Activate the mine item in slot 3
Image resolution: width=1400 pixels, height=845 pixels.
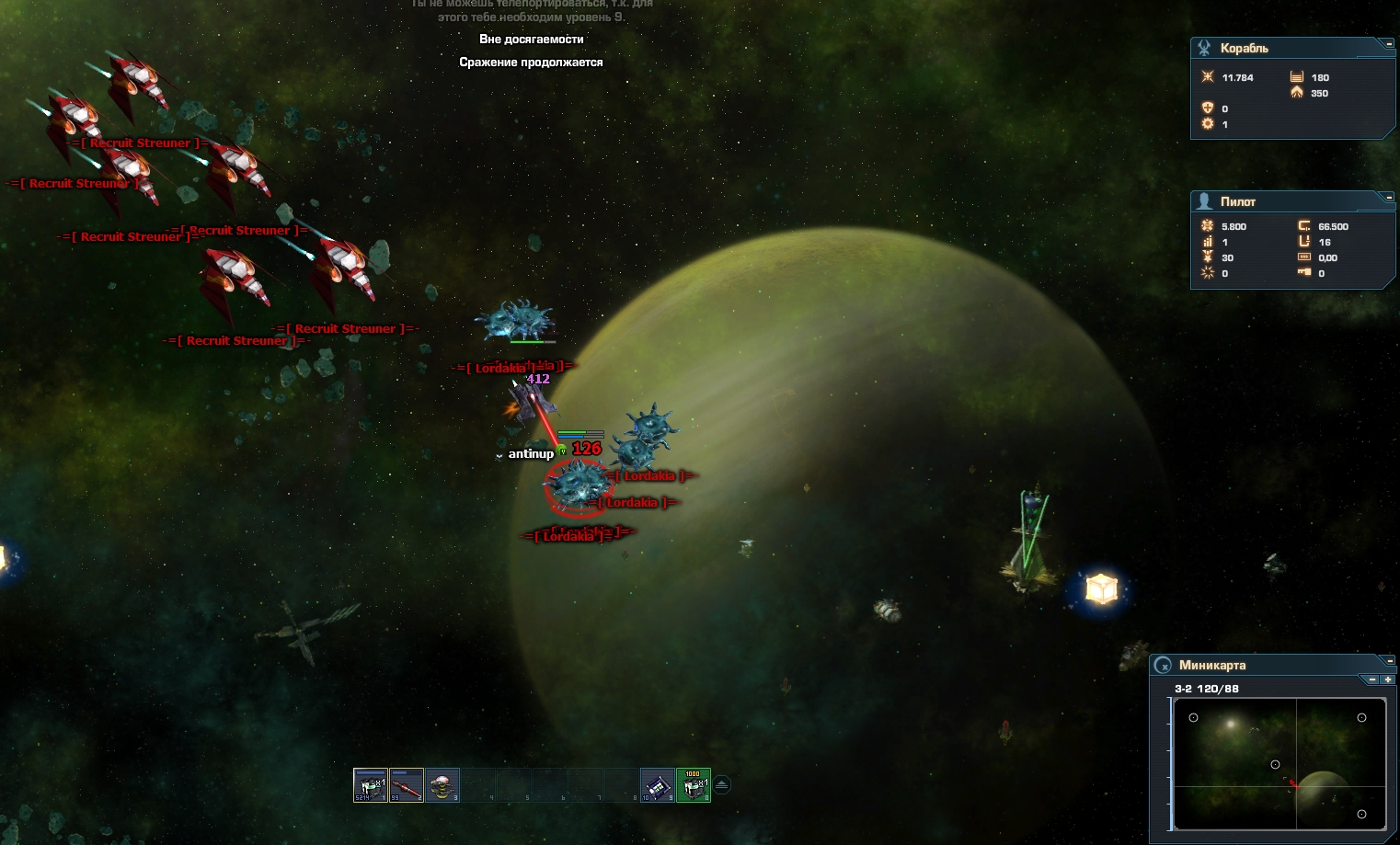pos(442,785)
